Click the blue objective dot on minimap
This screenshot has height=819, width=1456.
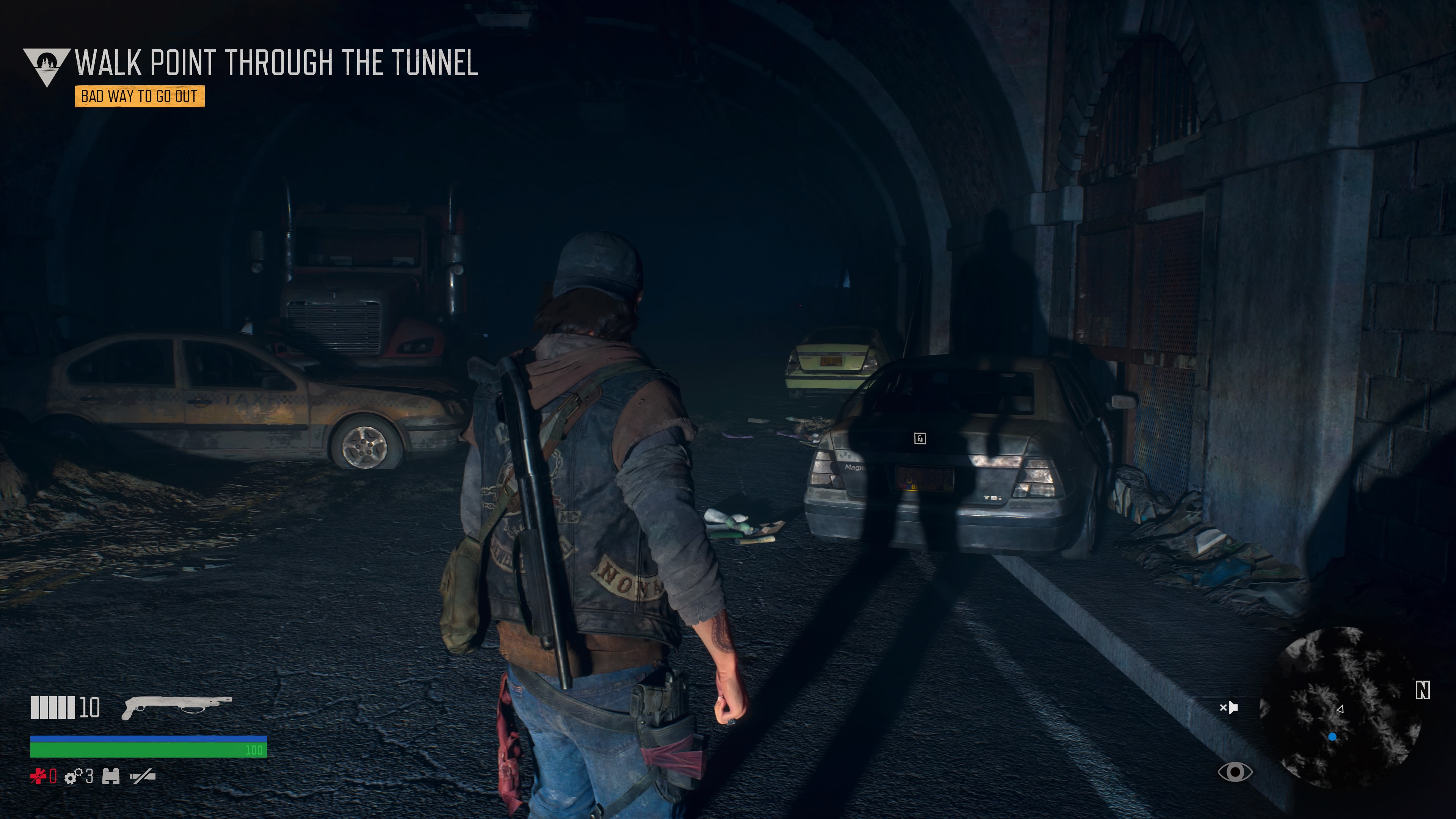pos(1332,737)
